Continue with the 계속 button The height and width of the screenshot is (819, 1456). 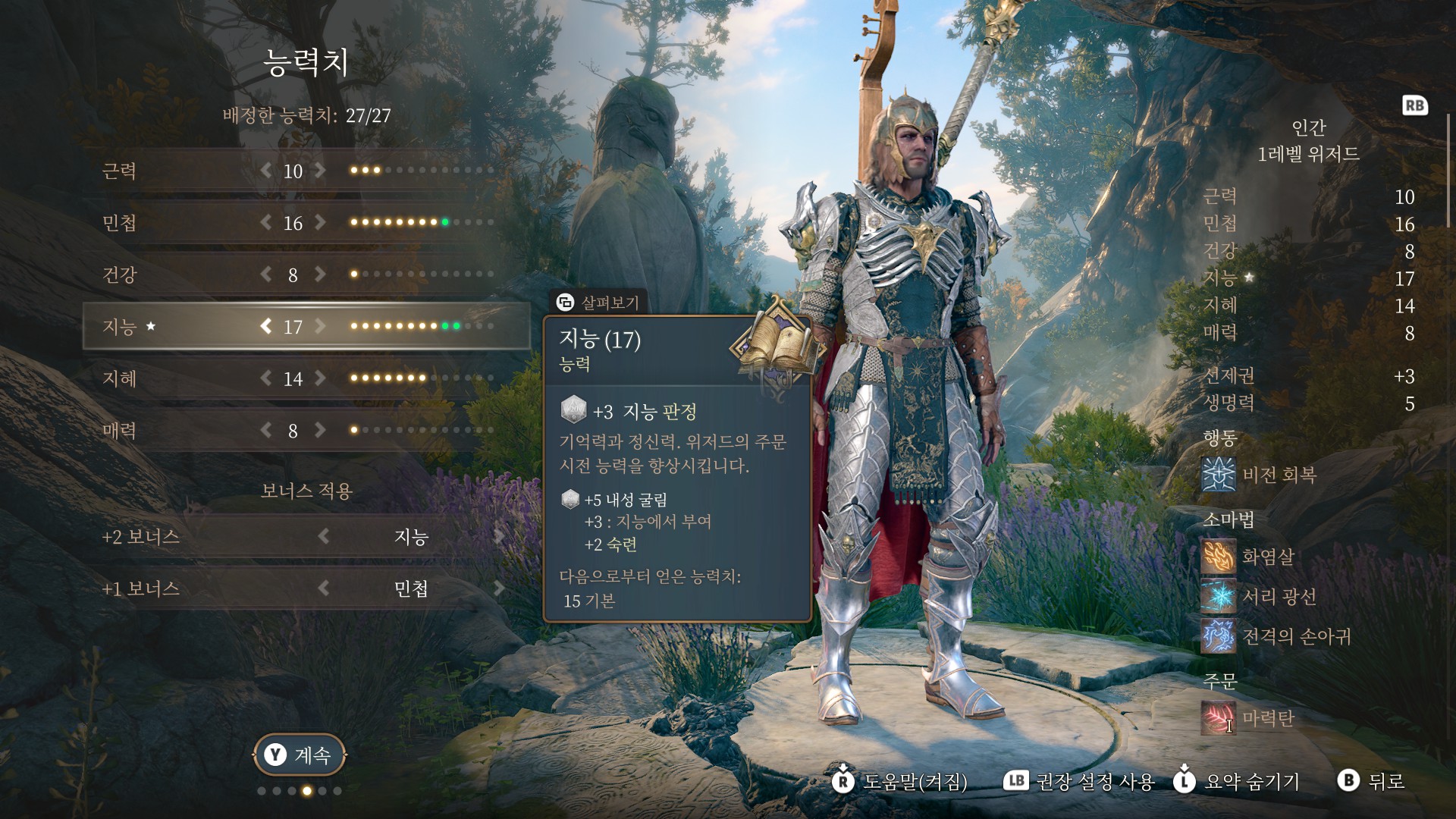click(300, 755)
